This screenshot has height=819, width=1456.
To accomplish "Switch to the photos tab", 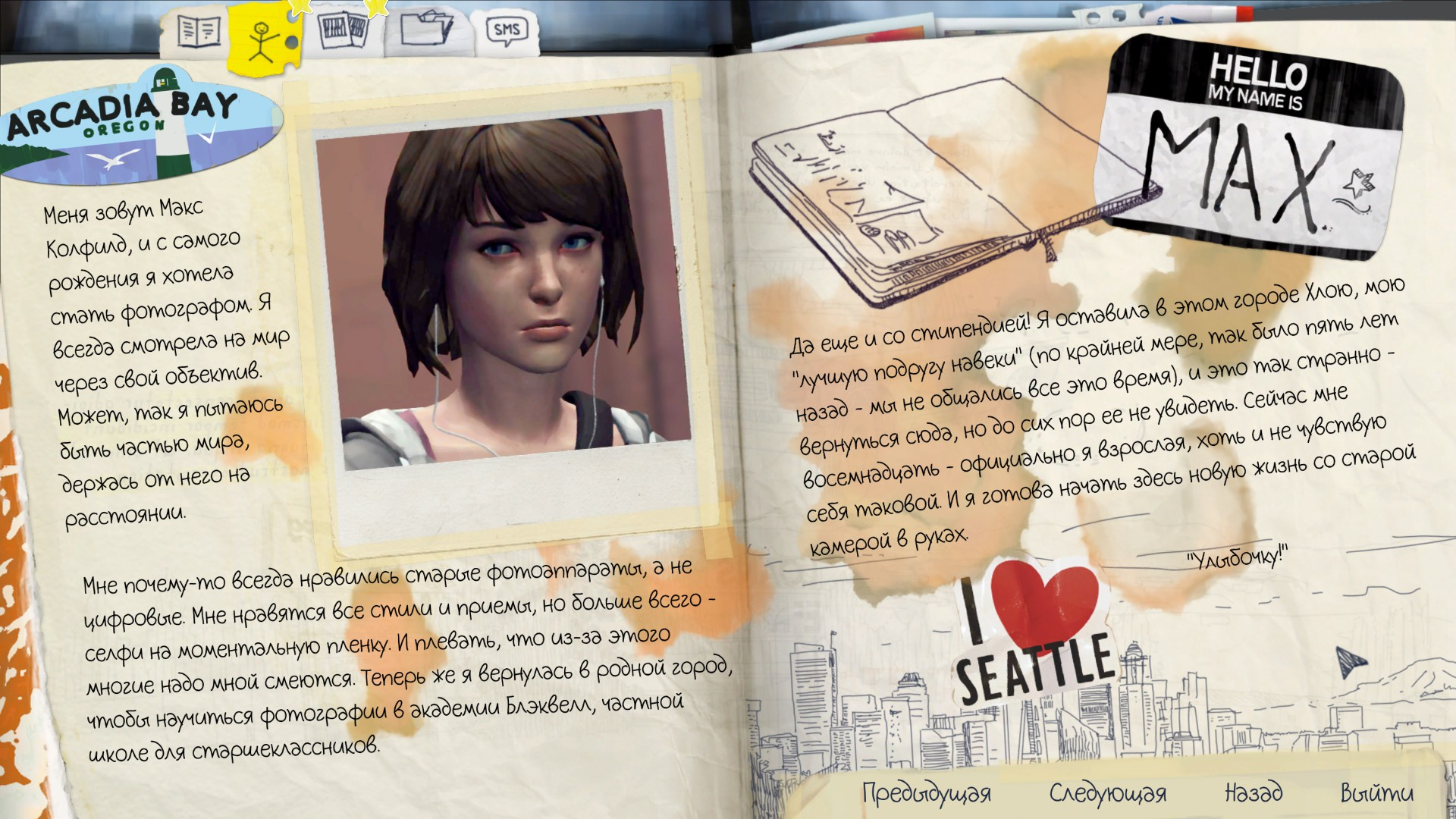I will coord(341,32).
